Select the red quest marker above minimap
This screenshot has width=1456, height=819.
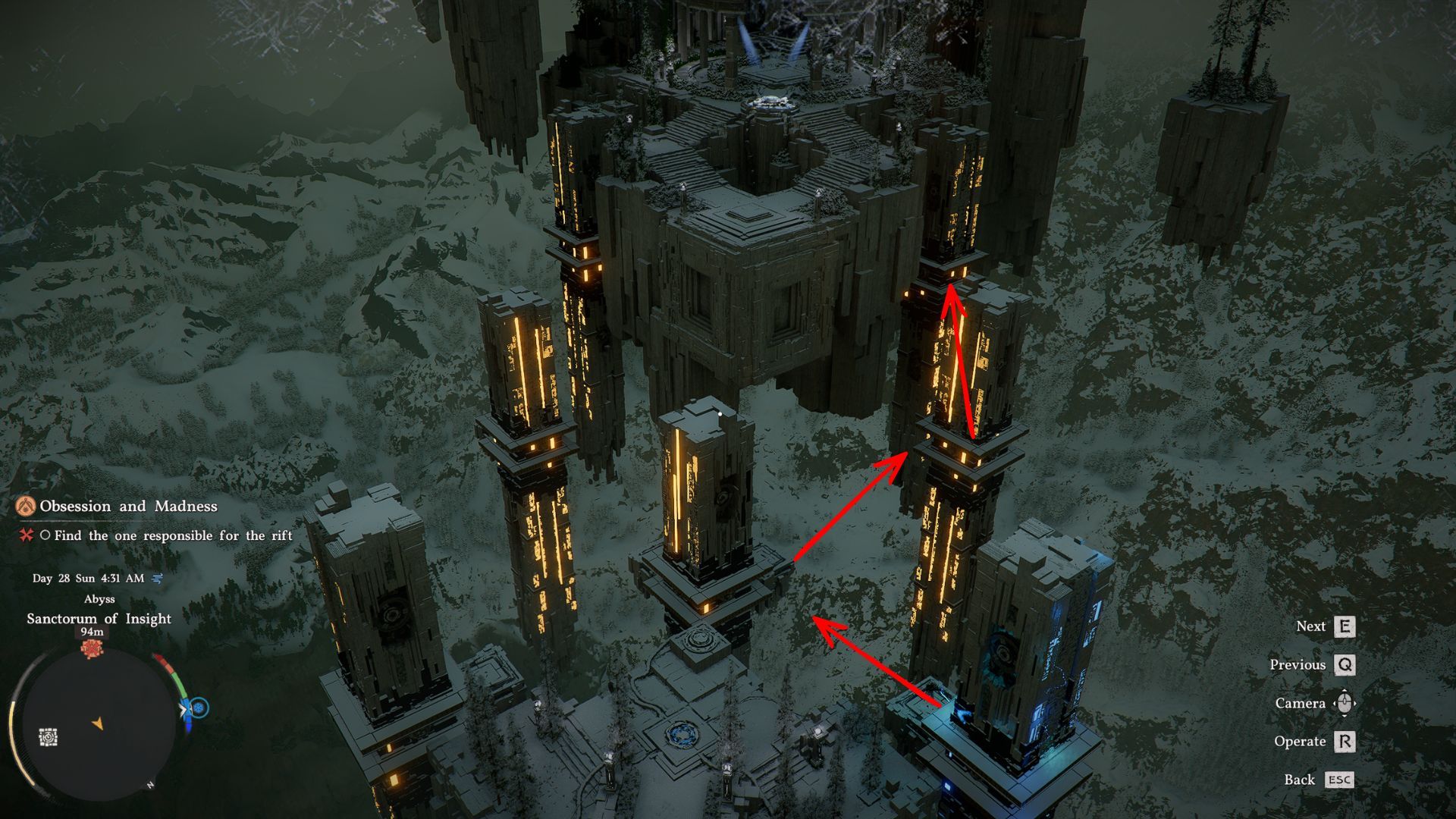coord(92,649)
